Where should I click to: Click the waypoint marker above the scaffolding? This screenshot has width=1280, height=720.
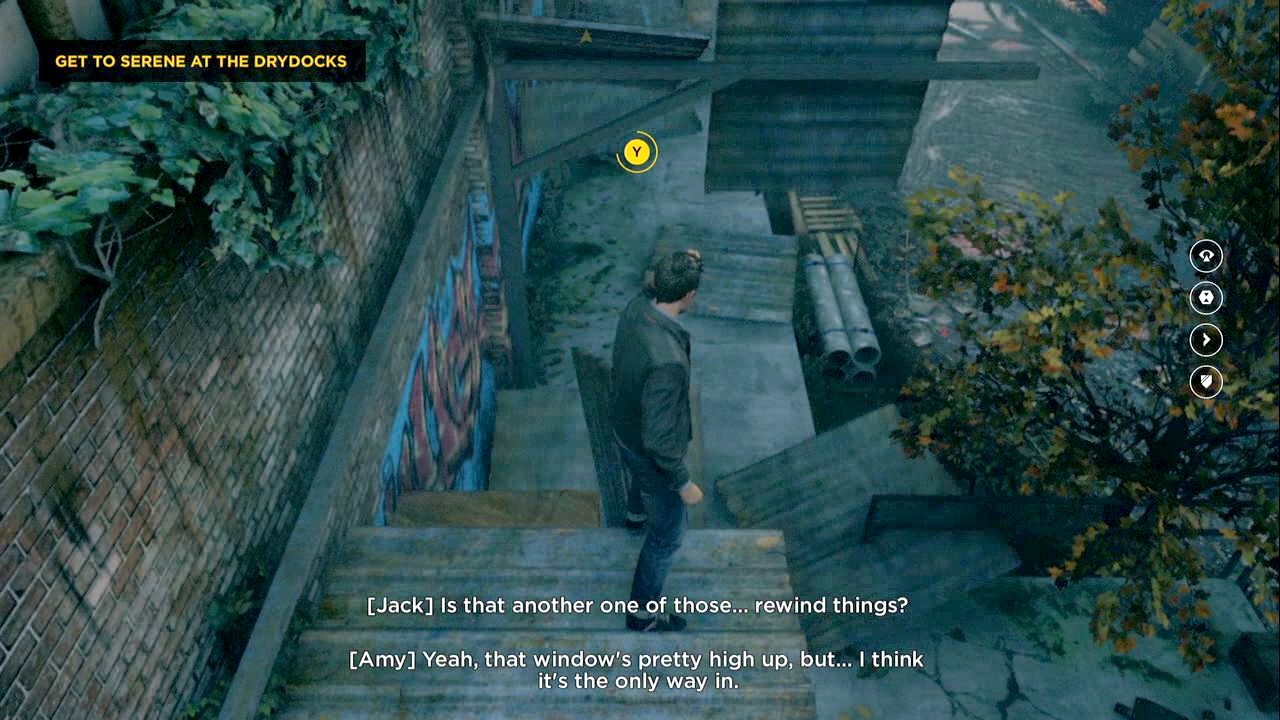tap(585, 38)
